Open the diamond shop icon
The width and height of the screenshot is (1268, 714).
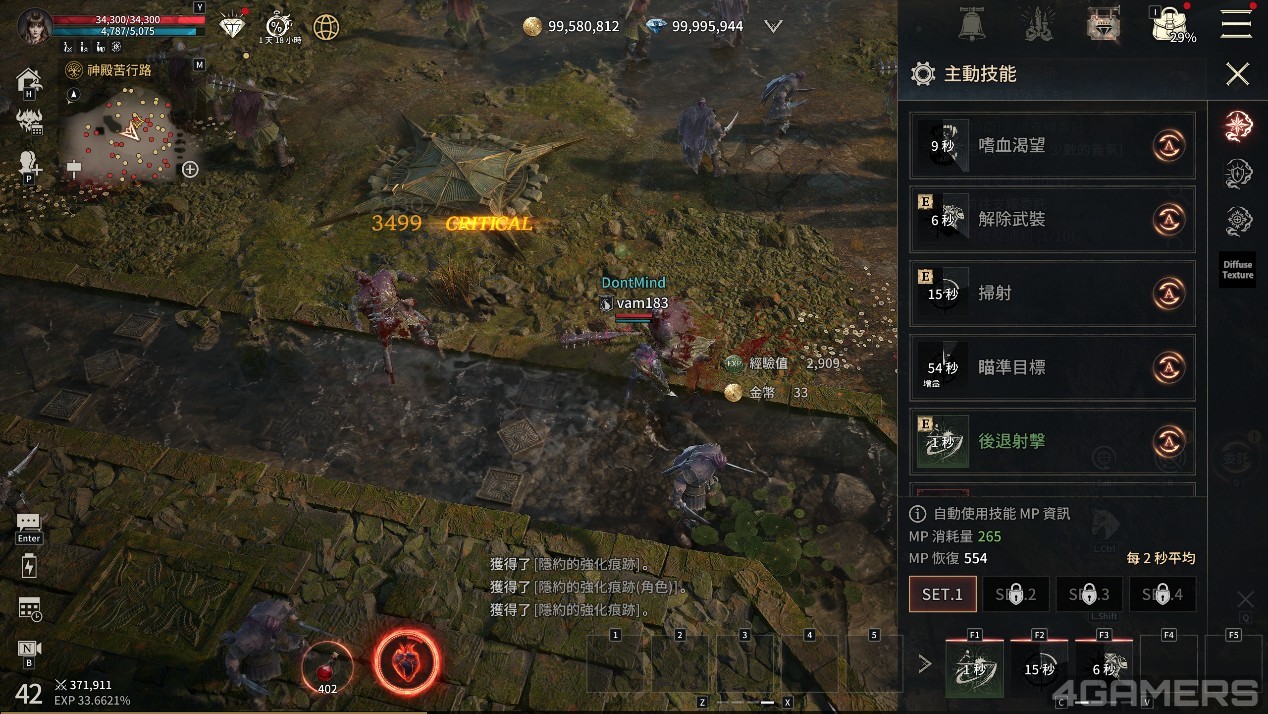pyautogui.click(x=232, y=26)
